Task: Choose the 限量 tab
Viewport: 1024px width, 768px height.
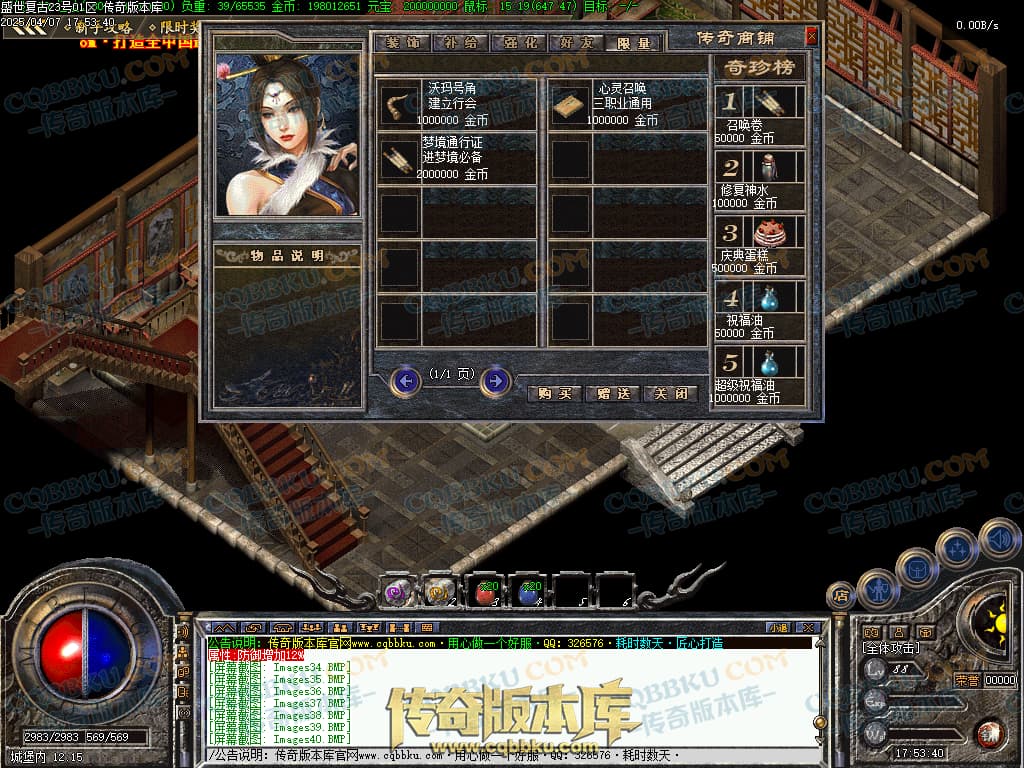Action: 633,43
